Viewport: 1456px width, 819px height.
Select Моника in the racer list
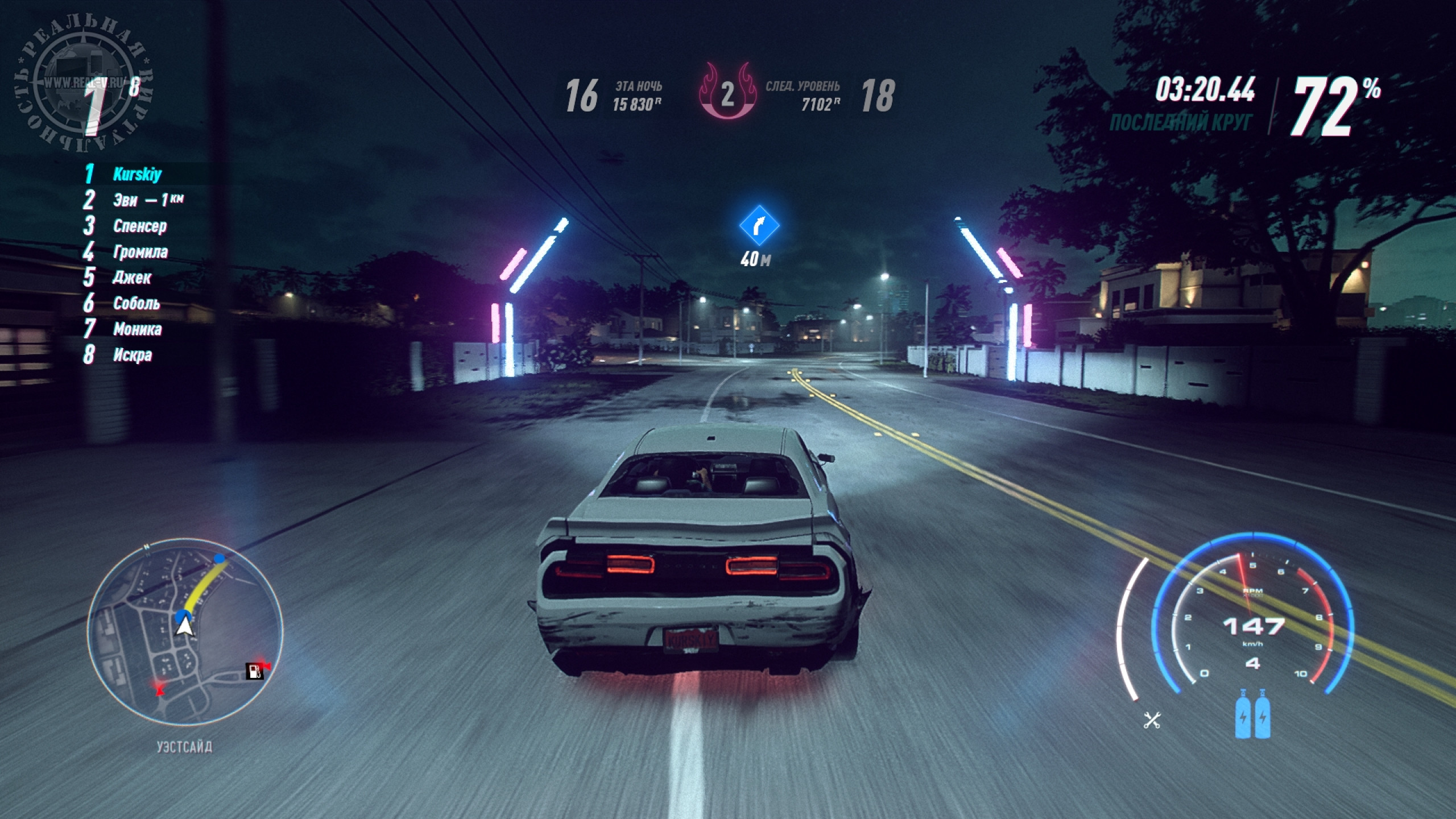tap(137, 329)
